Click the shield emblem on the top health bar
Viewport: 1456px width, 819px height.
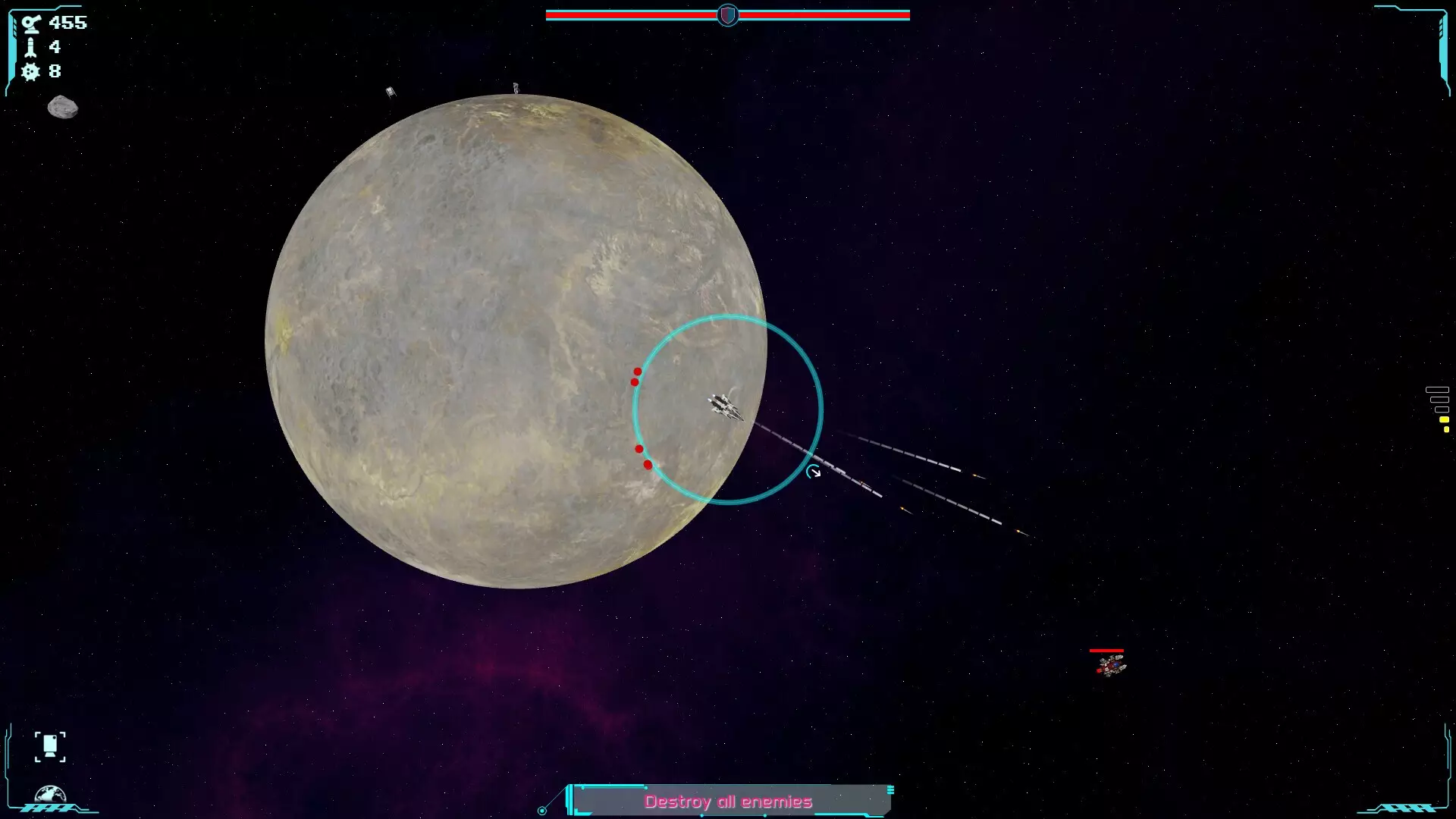727,14
